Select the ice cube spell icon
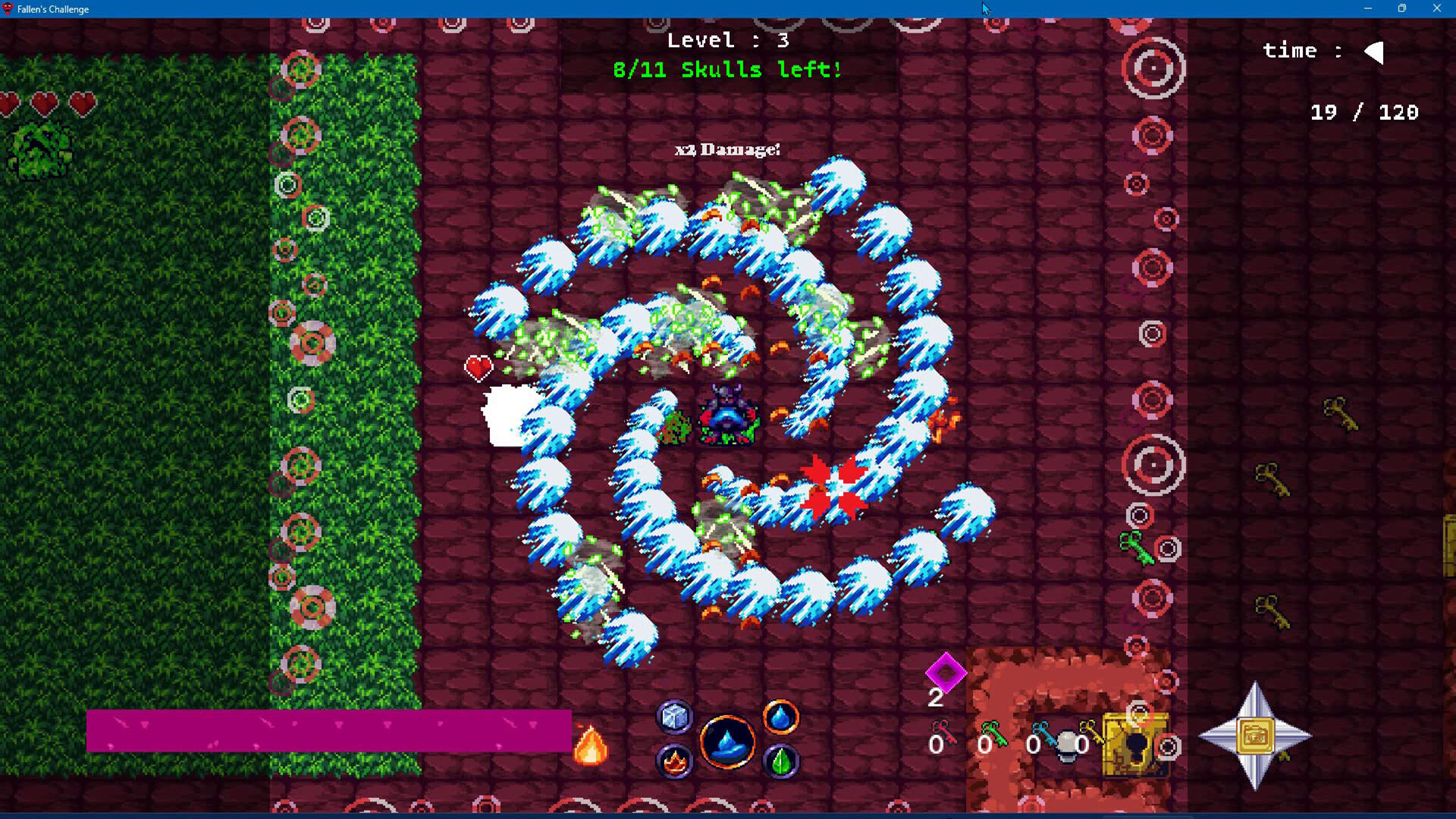Viewport: 1456px width, 819px height. click(674, 717)
